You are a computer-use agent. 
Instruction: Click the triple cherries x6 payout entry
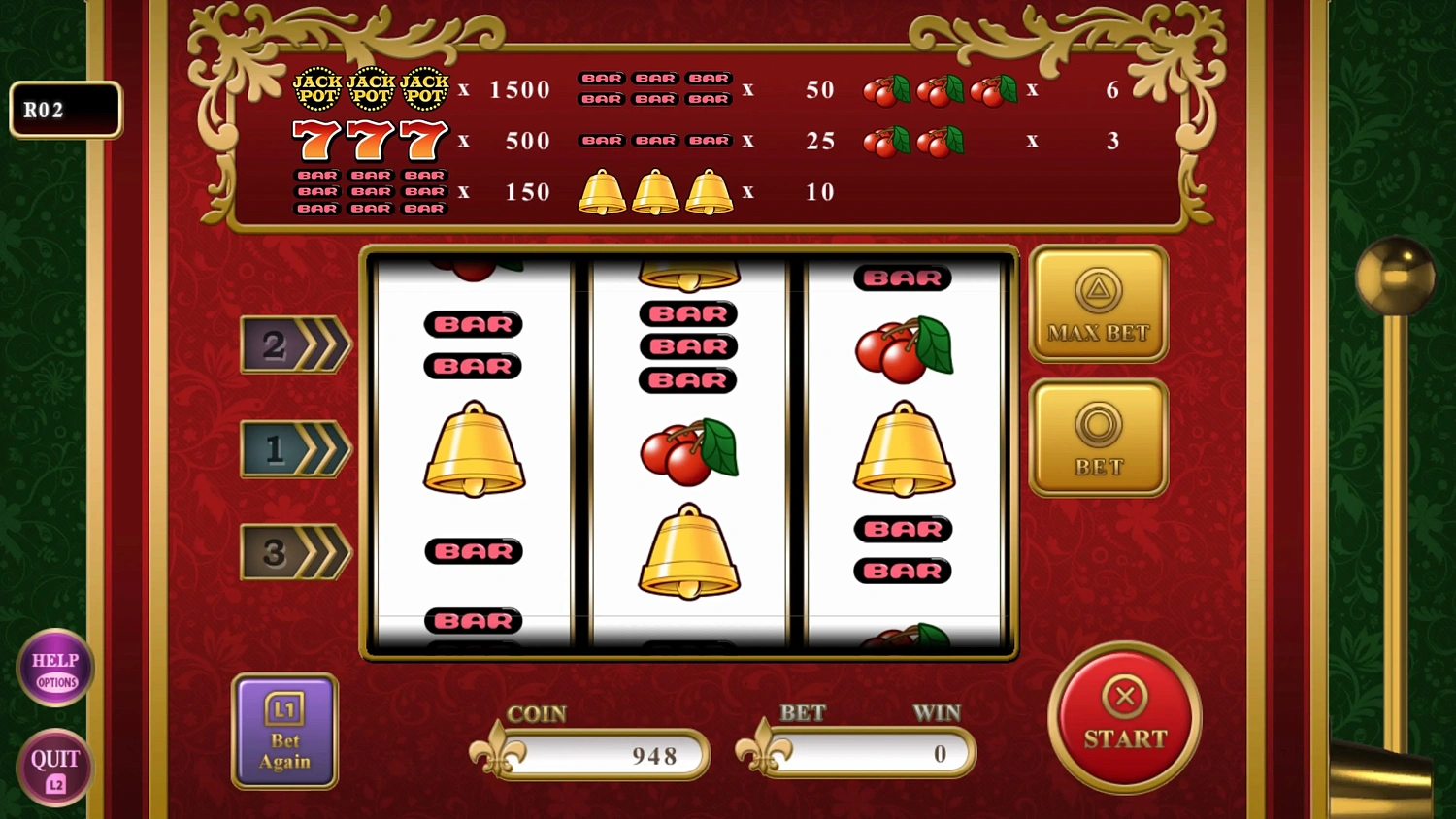990,89
